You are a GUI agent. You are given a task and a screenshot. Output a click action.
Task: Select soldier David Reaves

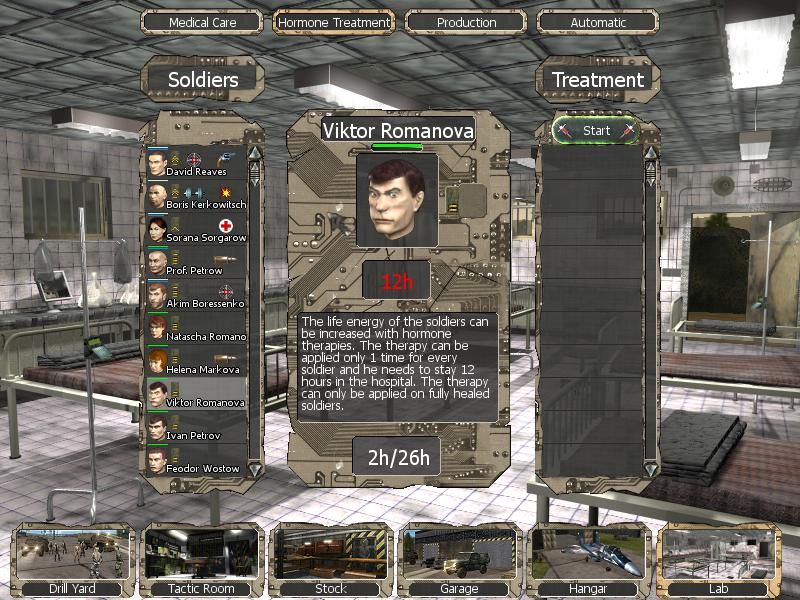click(x=196, y=164)
